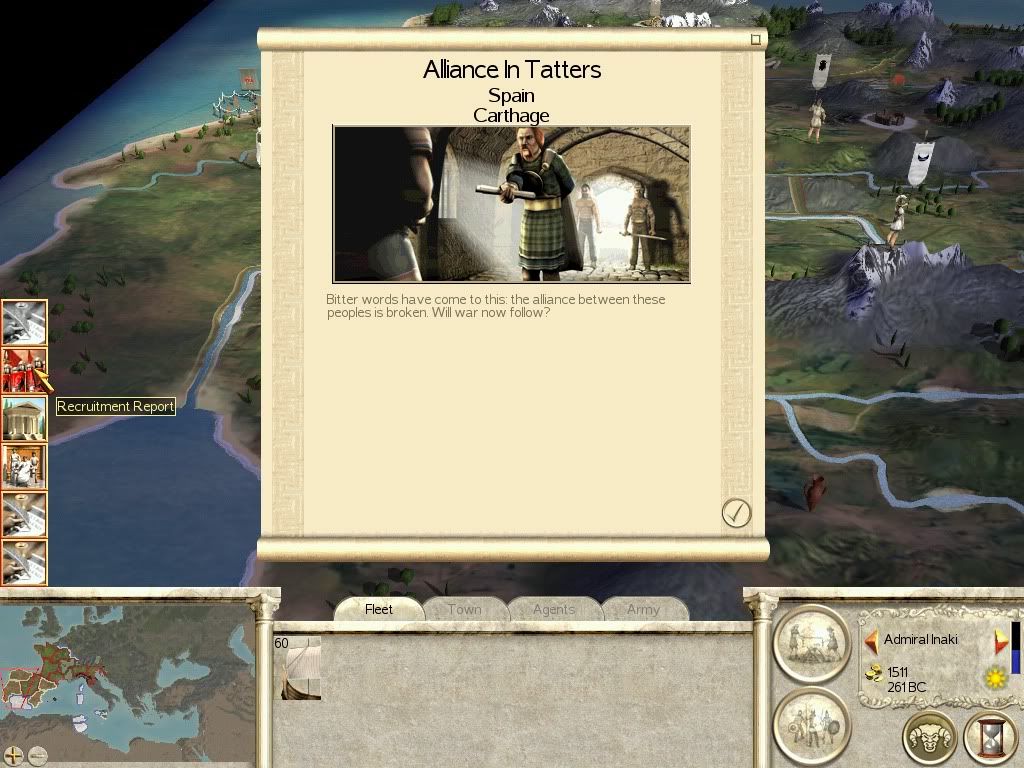The height and width of the screenshot is (768, 1024).
Task: Zoom out the minimap with the minus button
Action: 38,756
